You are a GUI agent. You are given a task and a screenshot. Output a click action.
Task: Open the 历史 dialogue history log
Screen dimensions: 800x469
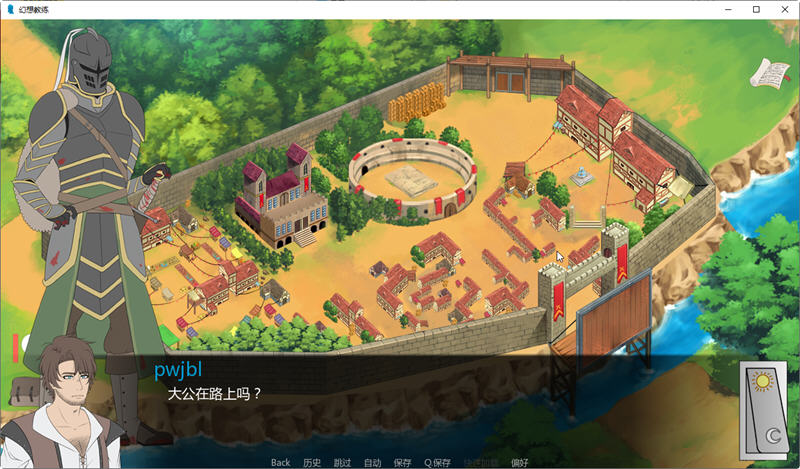point(312,463)
